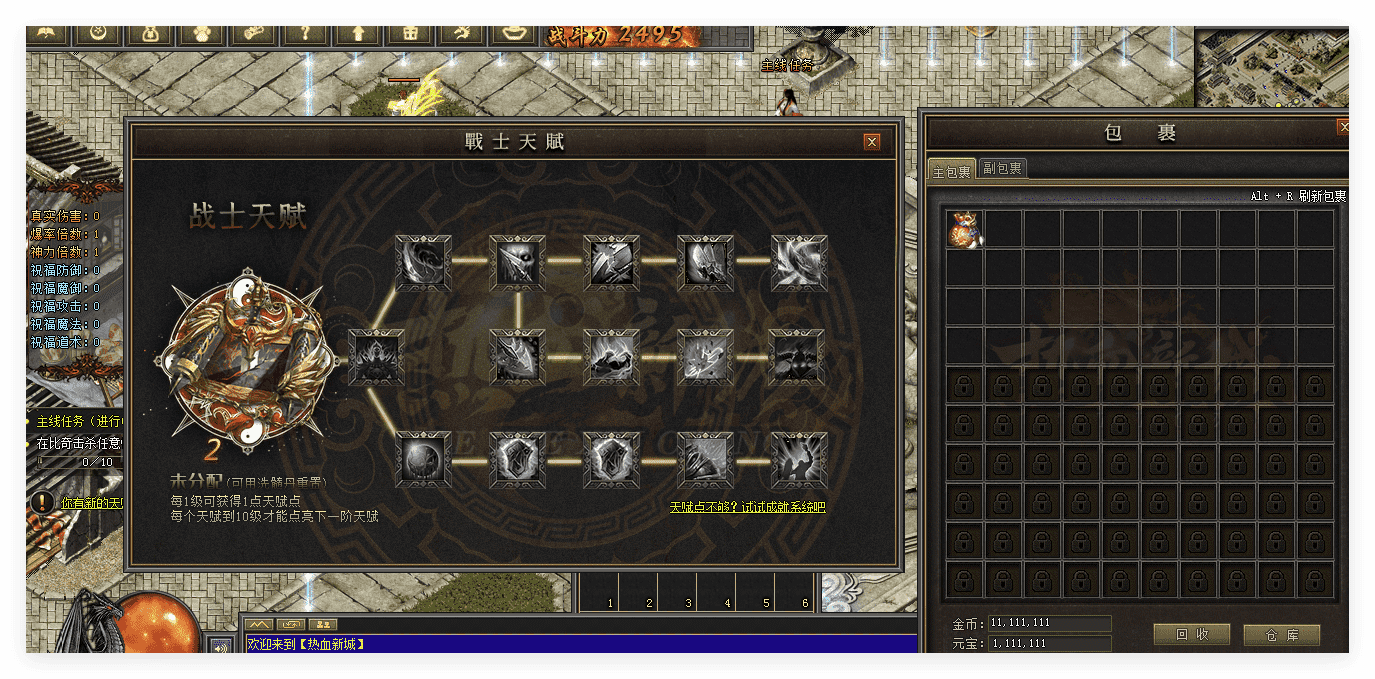This screenshot has height=679, width=1375.
Task: Close the 包裹 inventory panel
Action: (x=1343, y=128)
